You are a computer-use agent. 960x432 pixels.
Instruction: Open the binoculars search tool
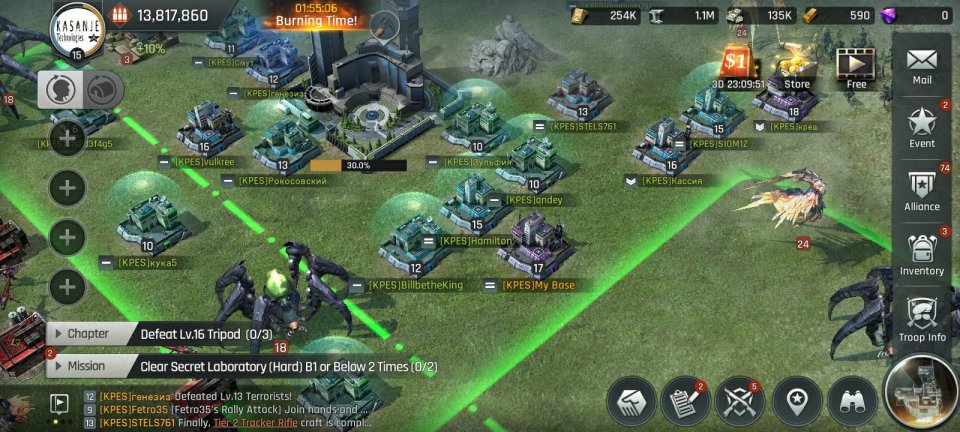click(x=853, y=401)
